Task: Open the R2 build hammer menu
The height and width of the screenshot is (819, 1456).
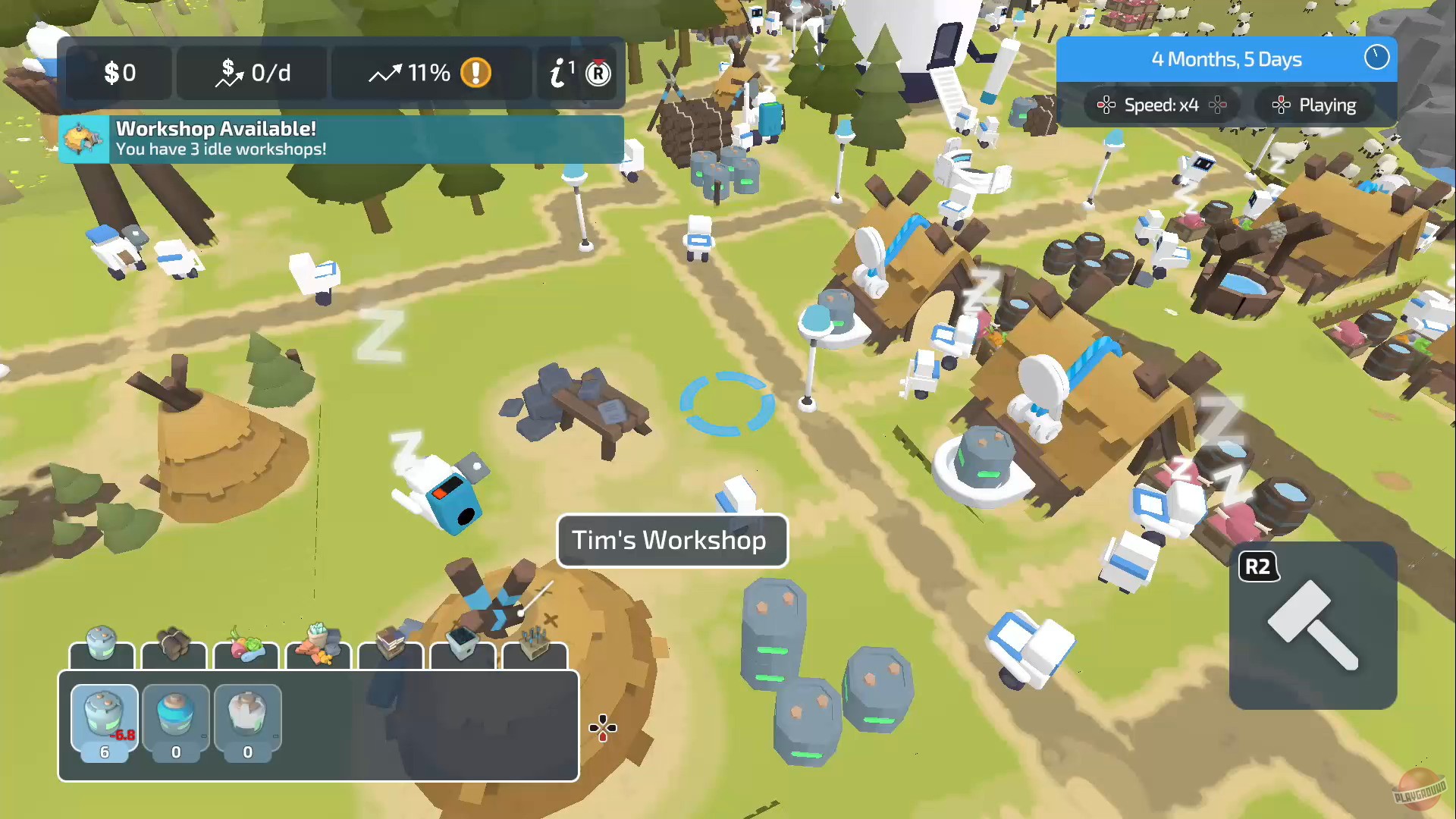Action: [1313, 626]
